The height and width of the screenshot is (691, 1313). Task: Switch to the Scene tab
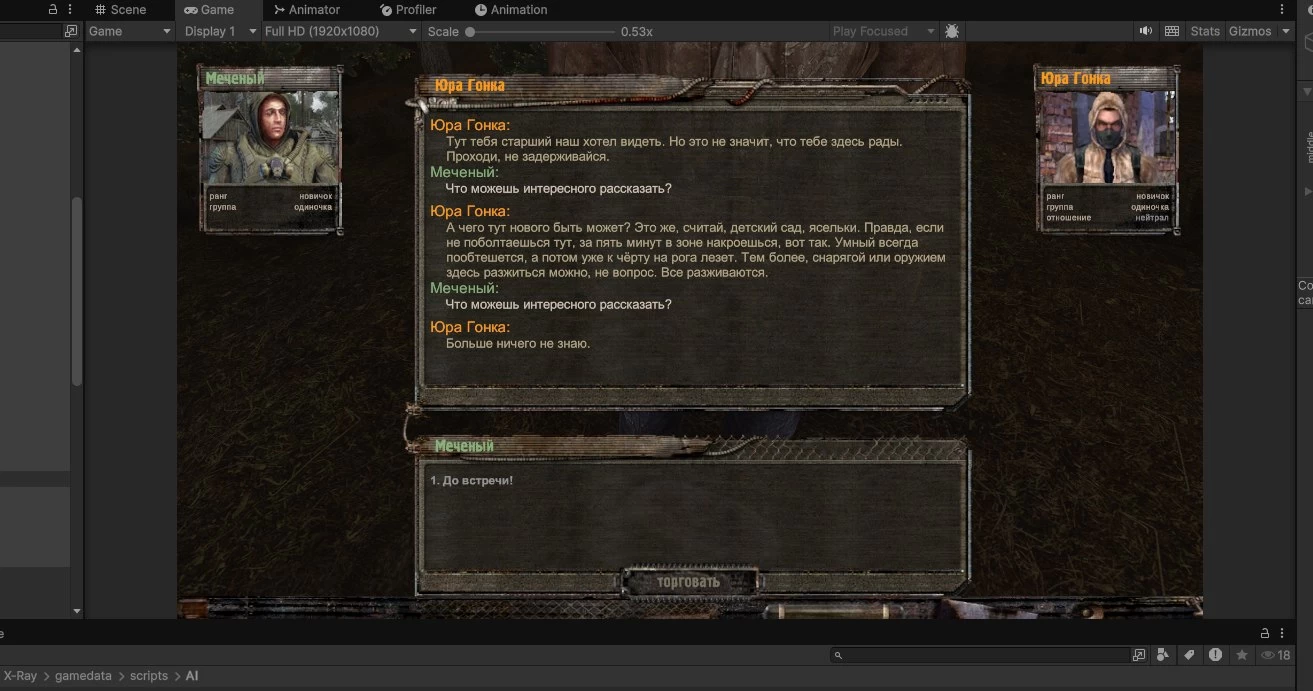(120, 10)
